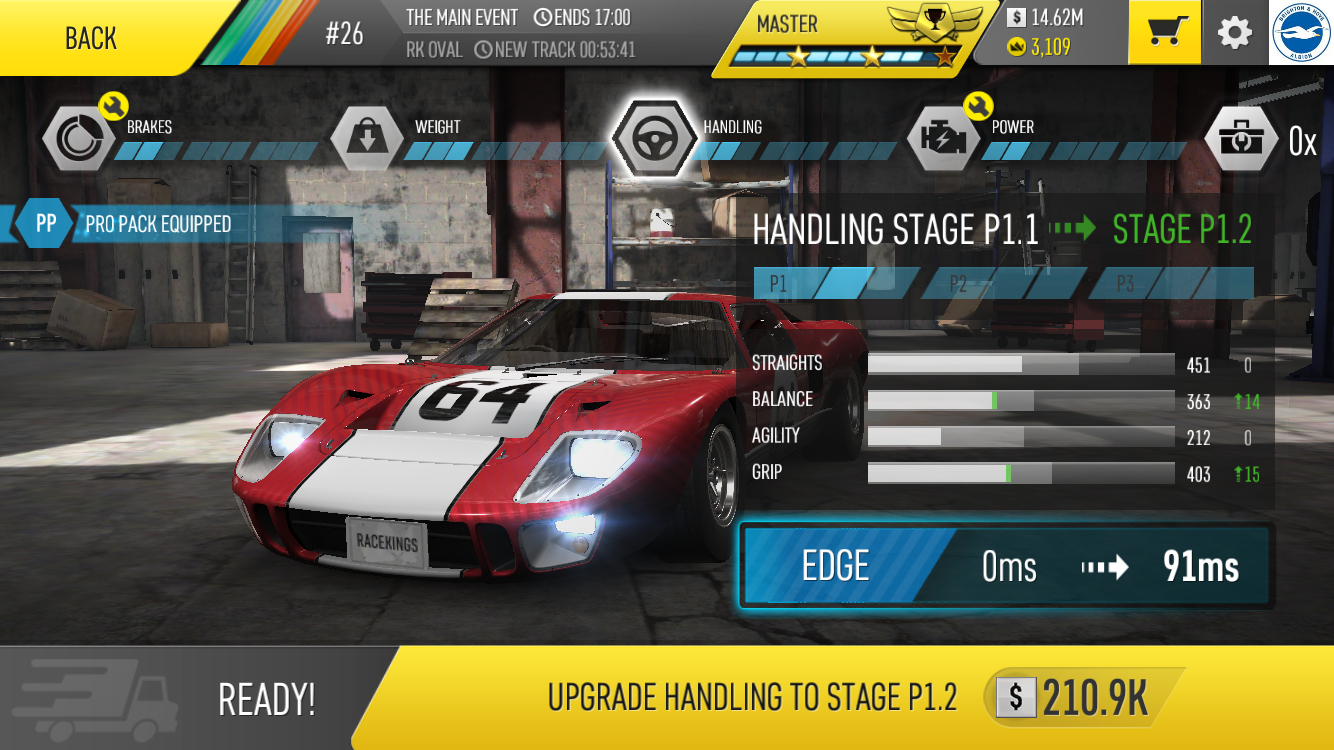Viewport: 1334px width, 750px height.
Task: View the Pro Pack Equipped banner
Action: 150,224
